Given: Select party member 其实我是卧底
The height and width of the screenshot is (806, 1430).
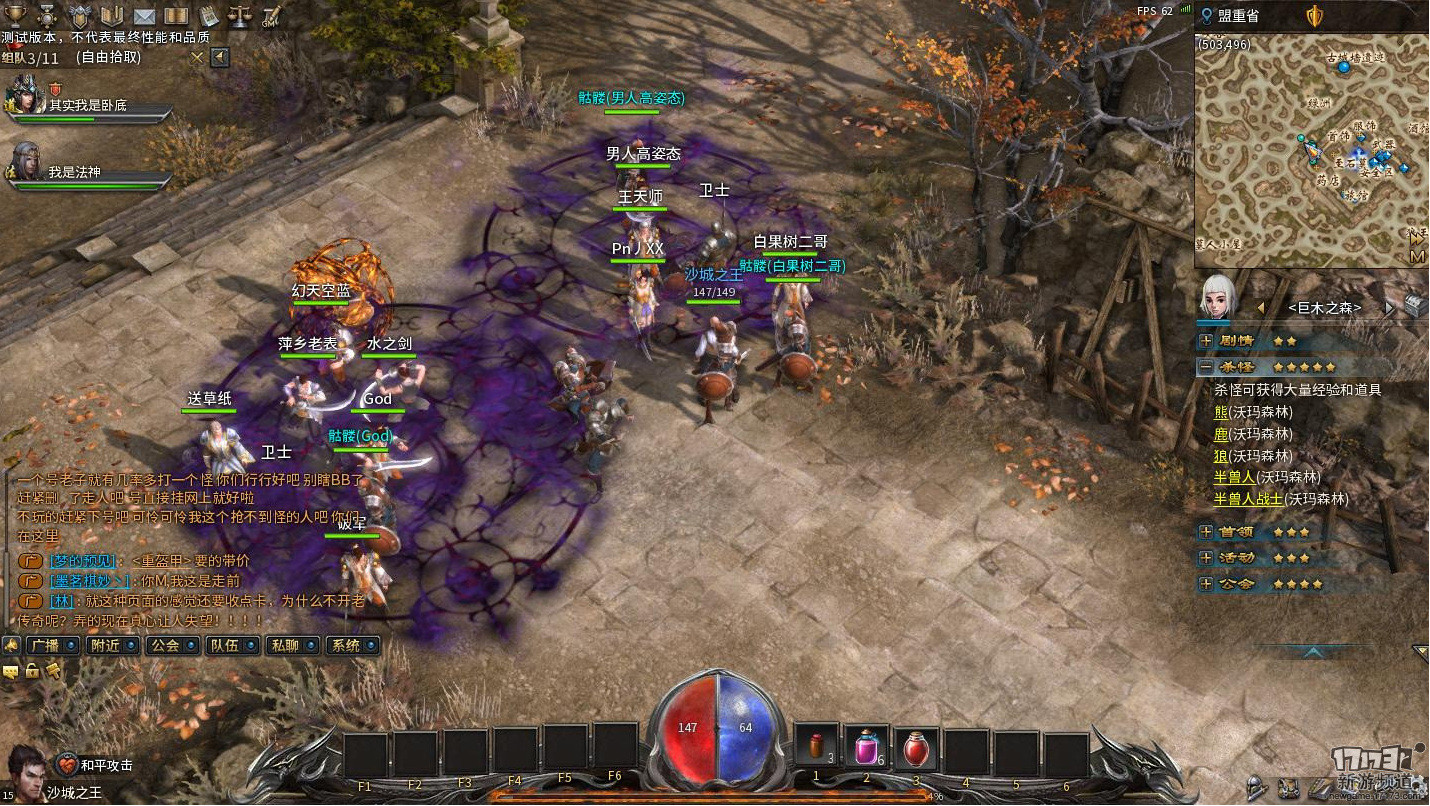Looking at the screenshot, I should 88,105.
